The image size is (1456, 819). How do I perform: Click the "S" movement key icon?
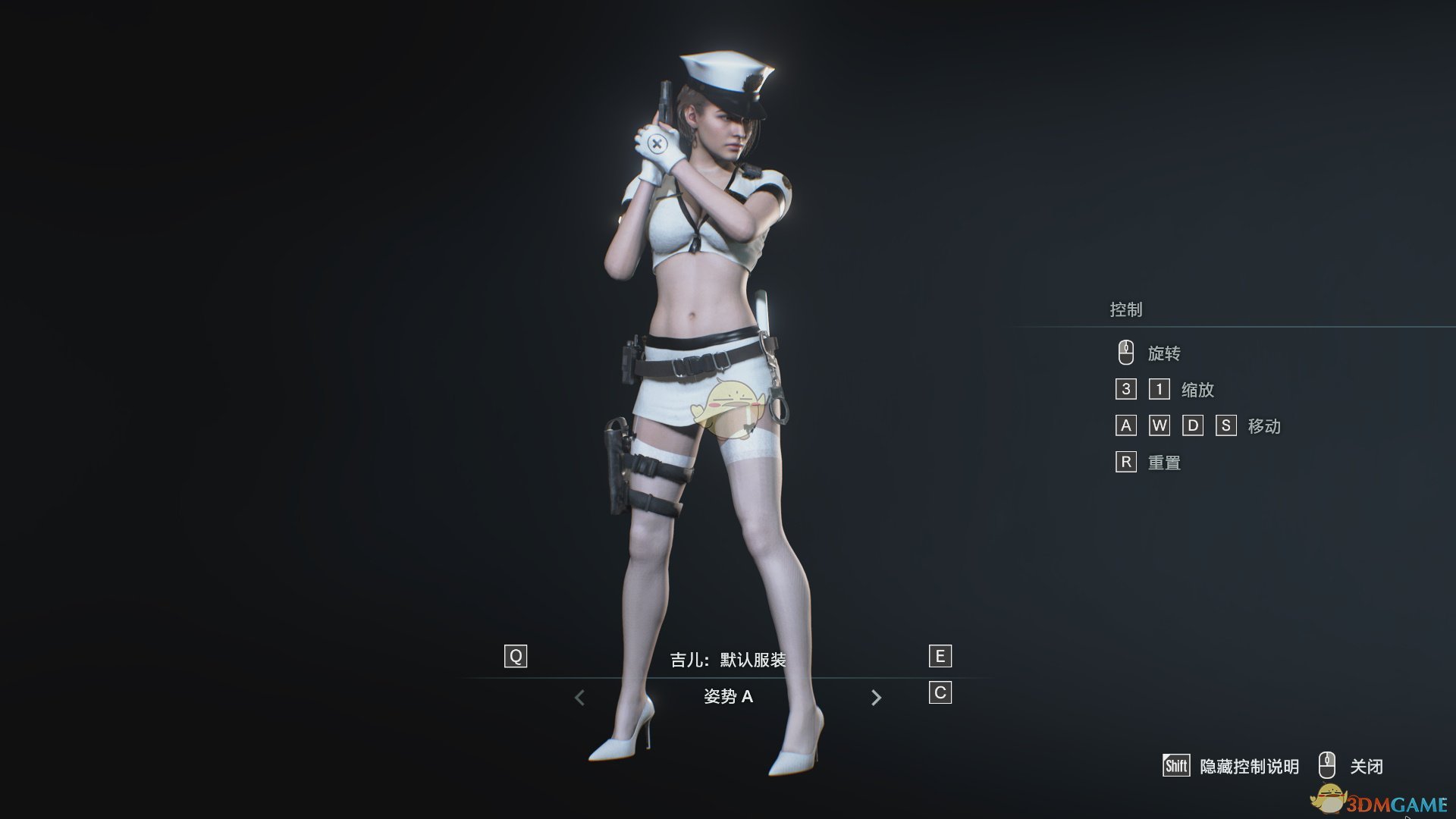[1226, 426]
